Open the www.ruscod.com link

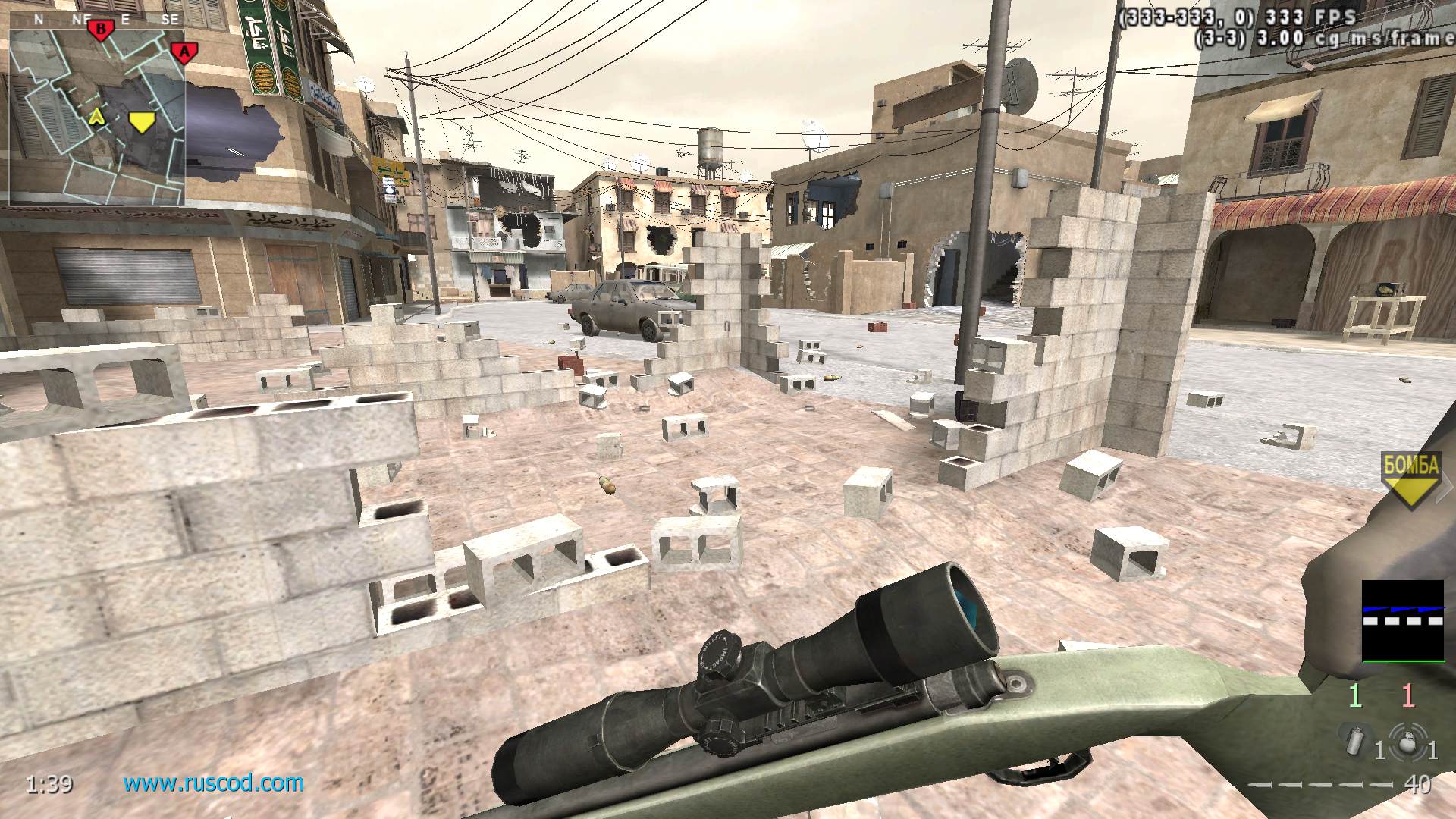[x=214, y=783]
